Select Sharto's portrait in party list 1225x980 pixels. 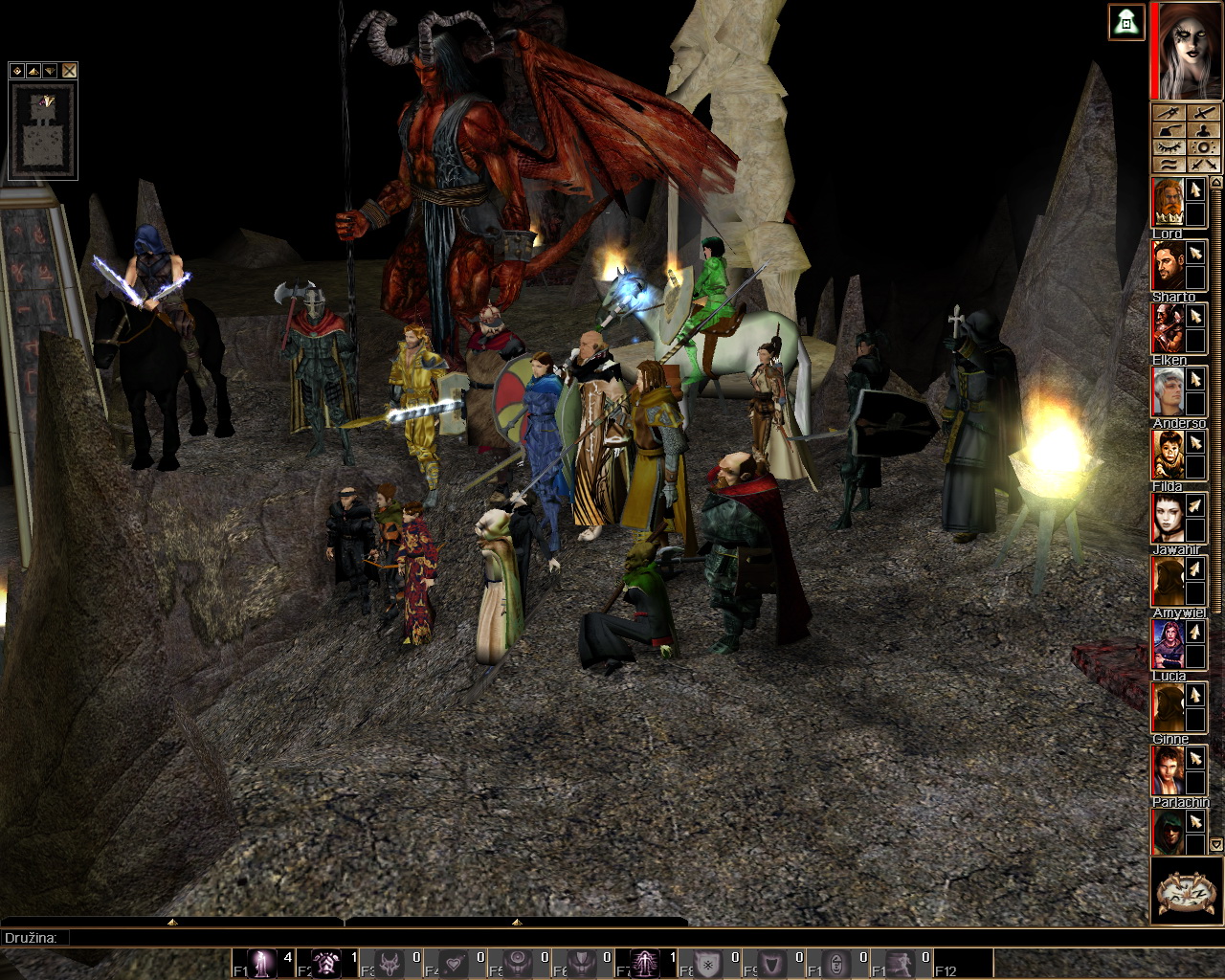1167,265
